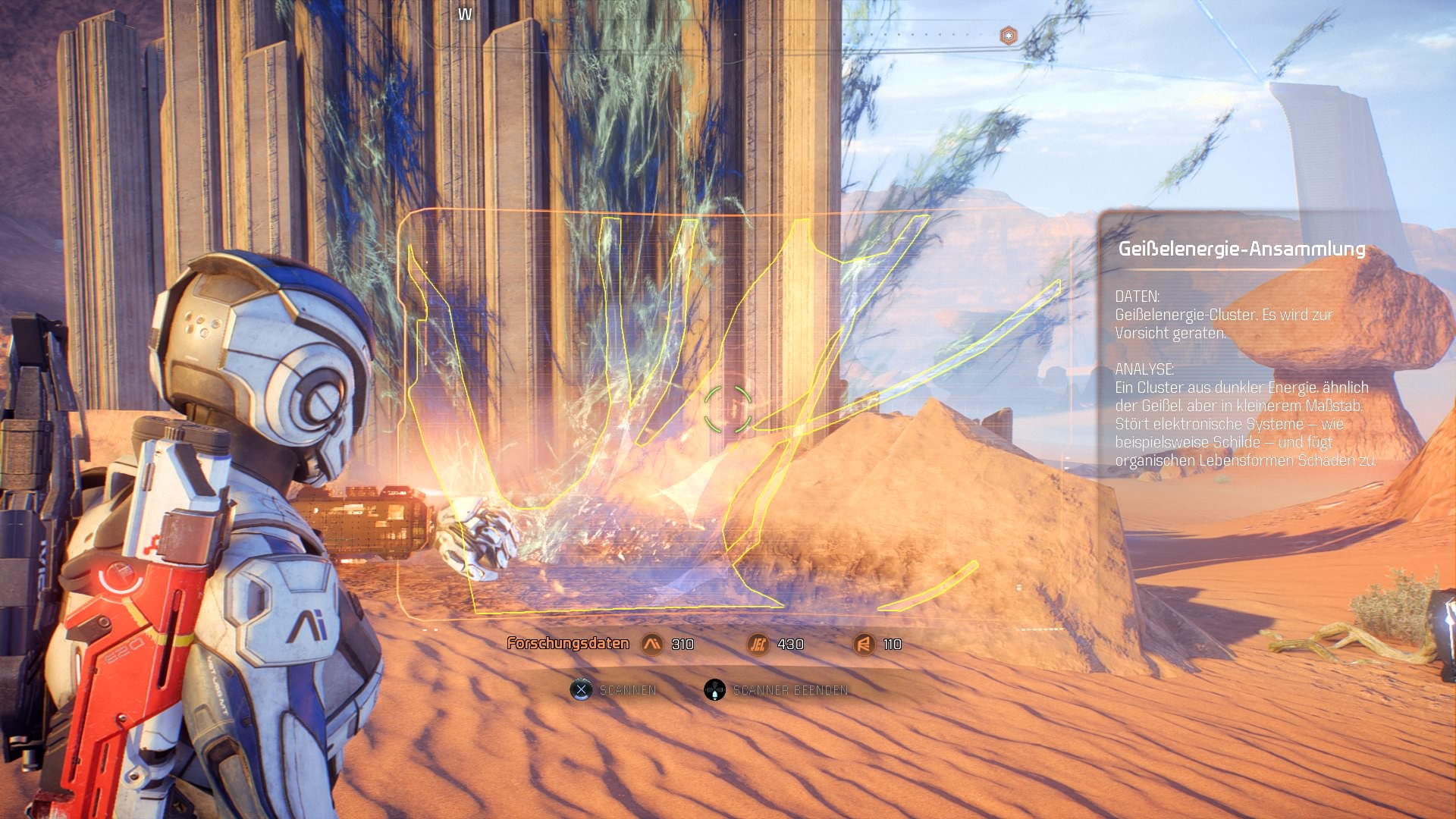
Task: Click the Heleus research data icon showing 430
Action: tap(760, 644)
